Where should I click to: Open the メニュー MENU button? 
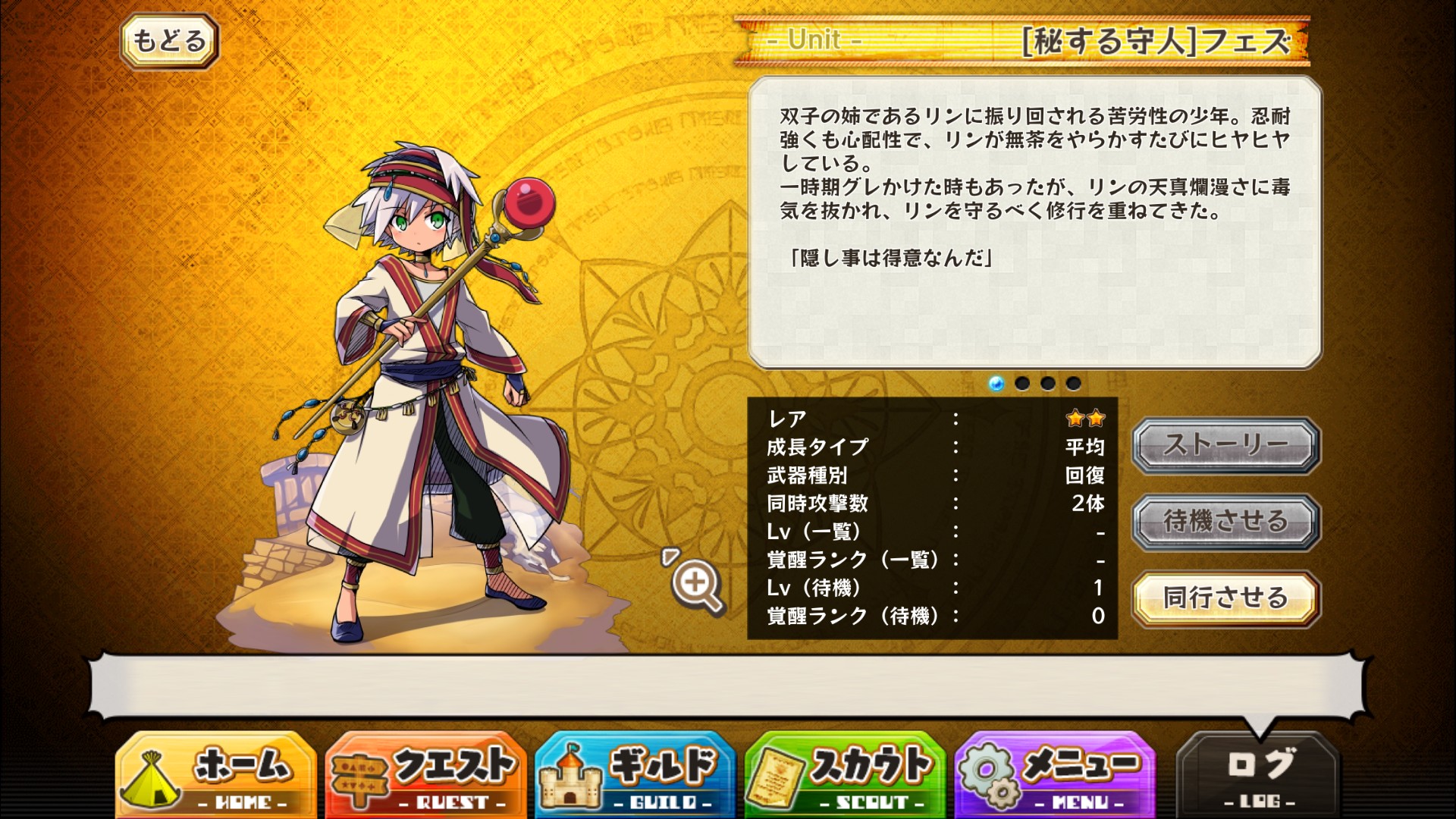1055,775
